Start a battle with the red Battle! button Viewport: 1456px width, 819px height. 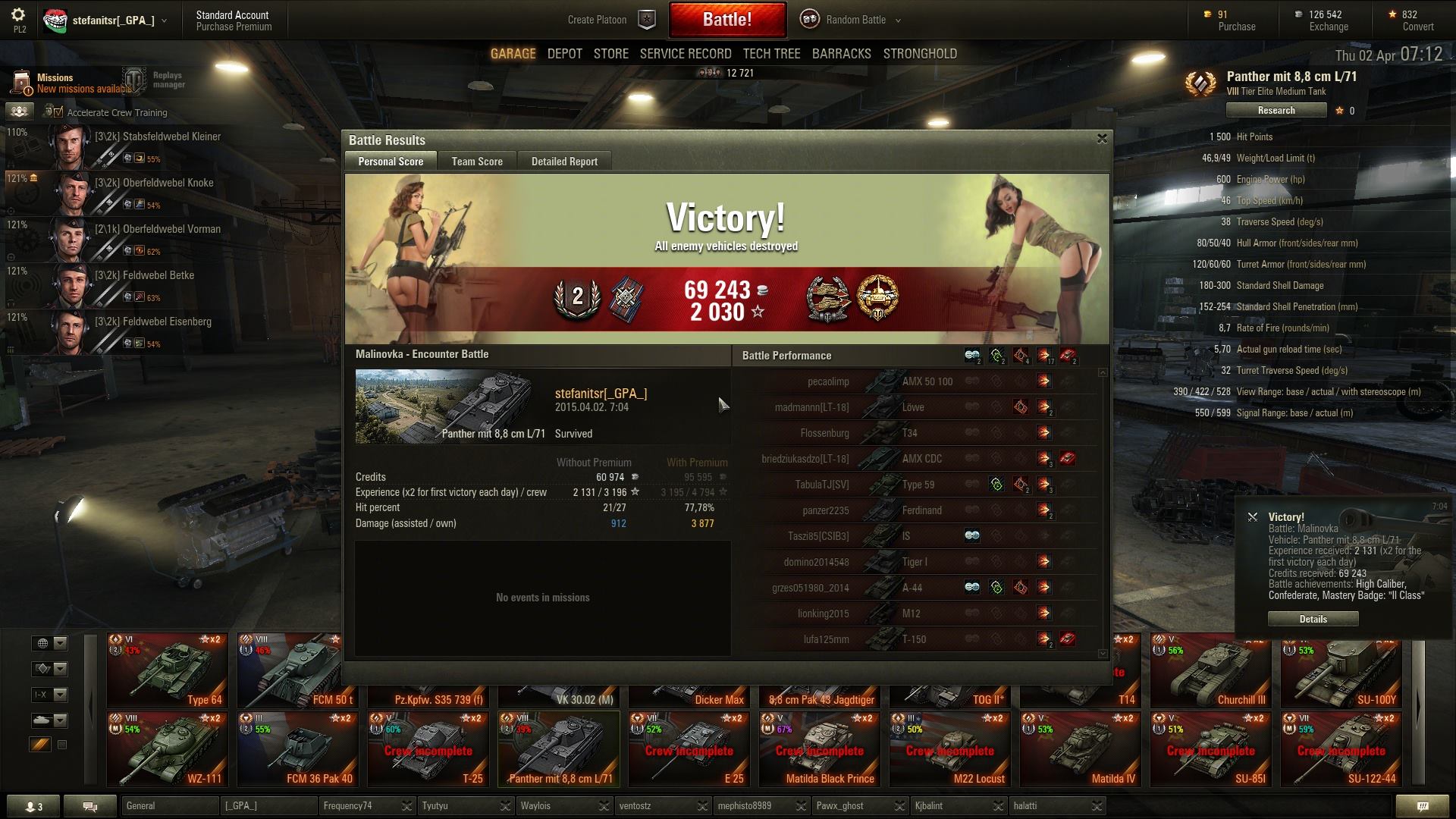(726, 20)
